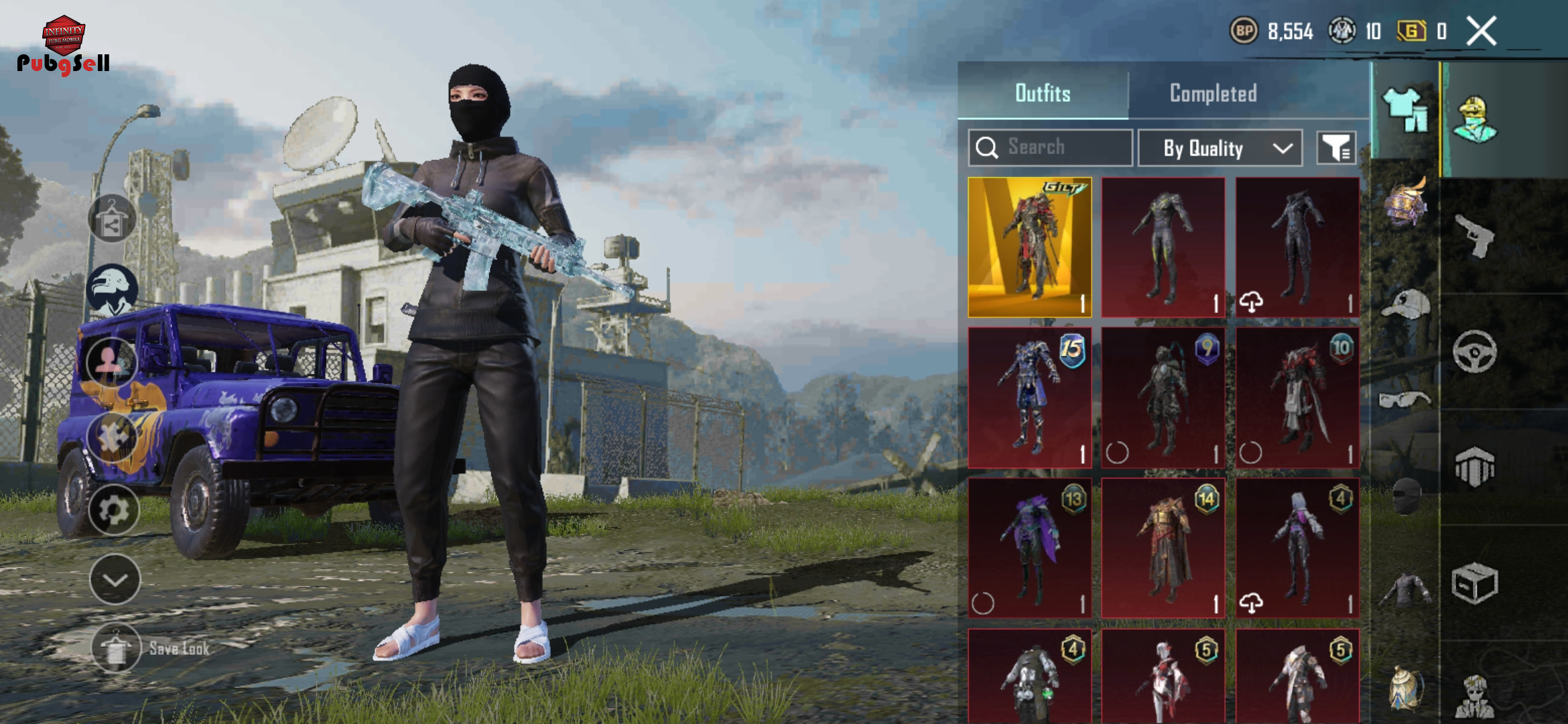The image size is (1568, 724).
Task: Collapse the side menu with the down arrow
Action: [x=115, y=580]
